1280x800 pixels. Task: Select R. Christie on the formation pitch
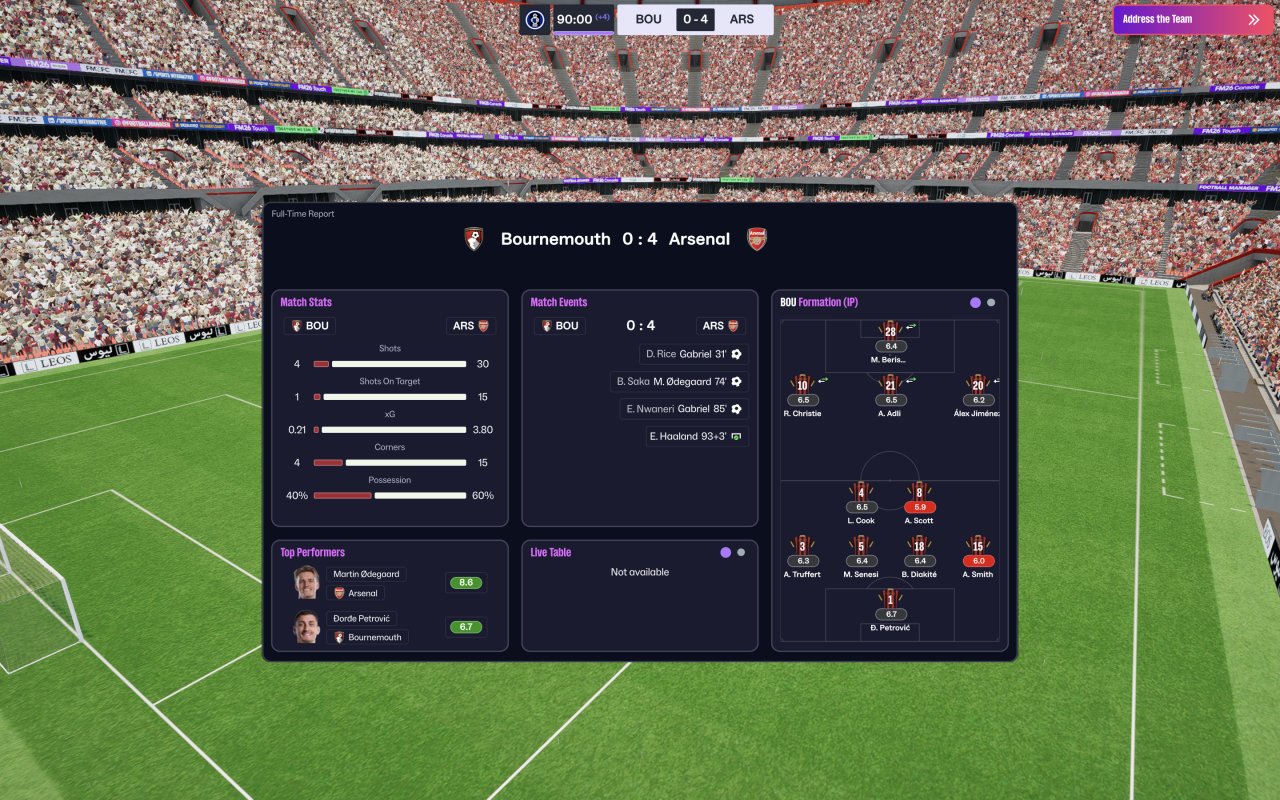pyautogui.click(x=802, y=385)
